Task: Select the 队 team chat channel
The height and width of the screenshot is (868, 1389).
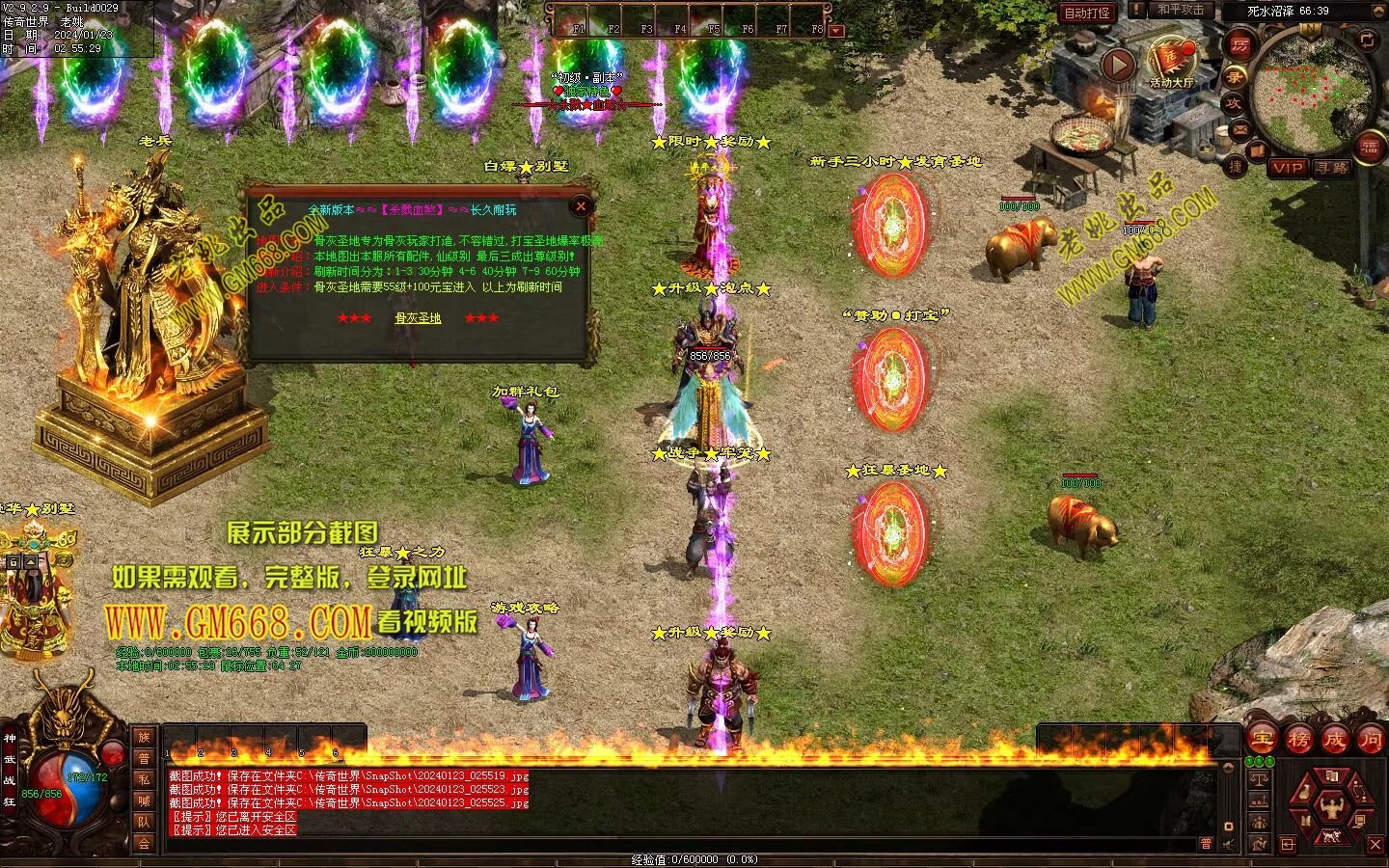Action: point(144,822)
